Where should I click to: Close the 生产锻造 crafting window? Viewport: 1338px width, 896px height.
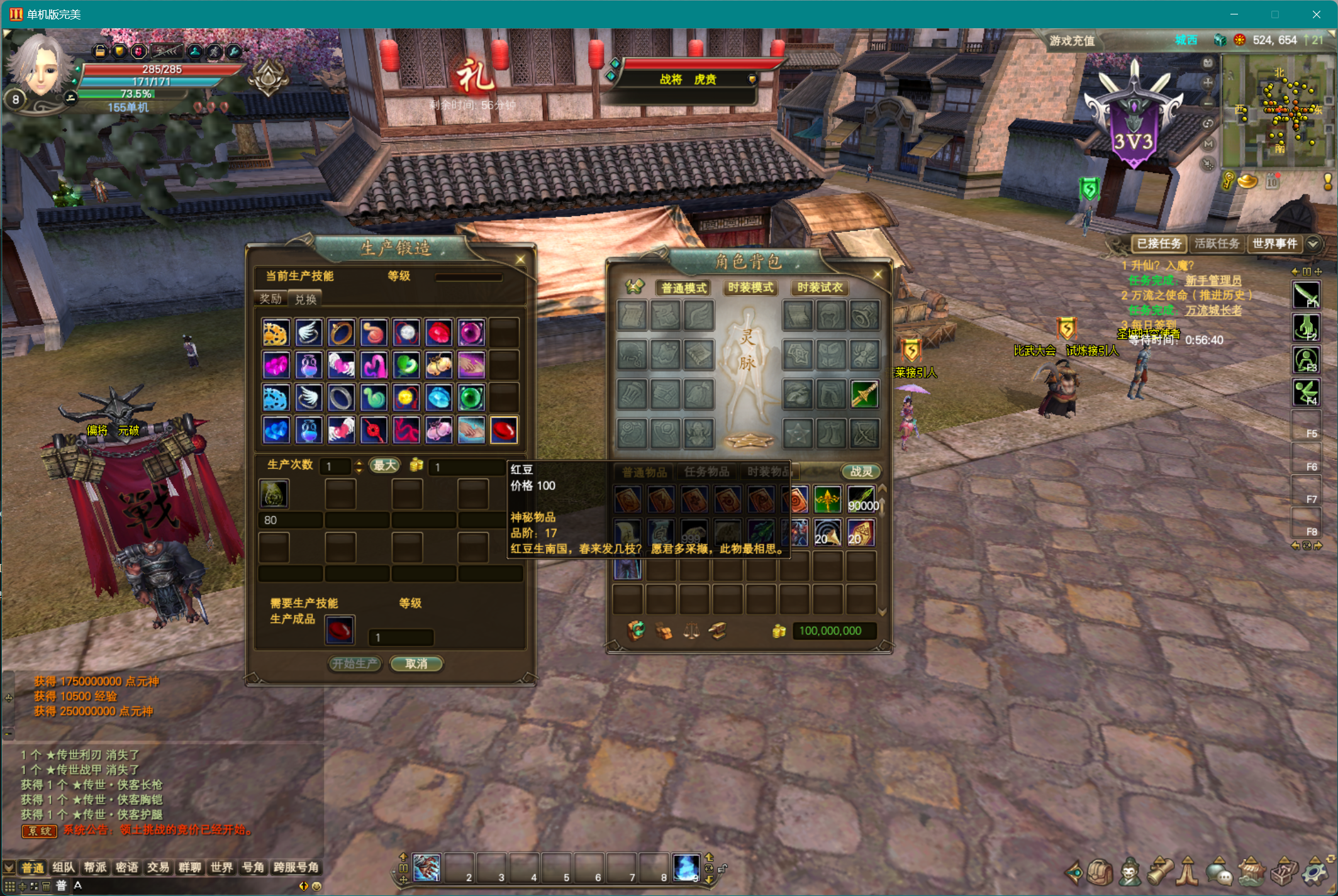(520, 260)
